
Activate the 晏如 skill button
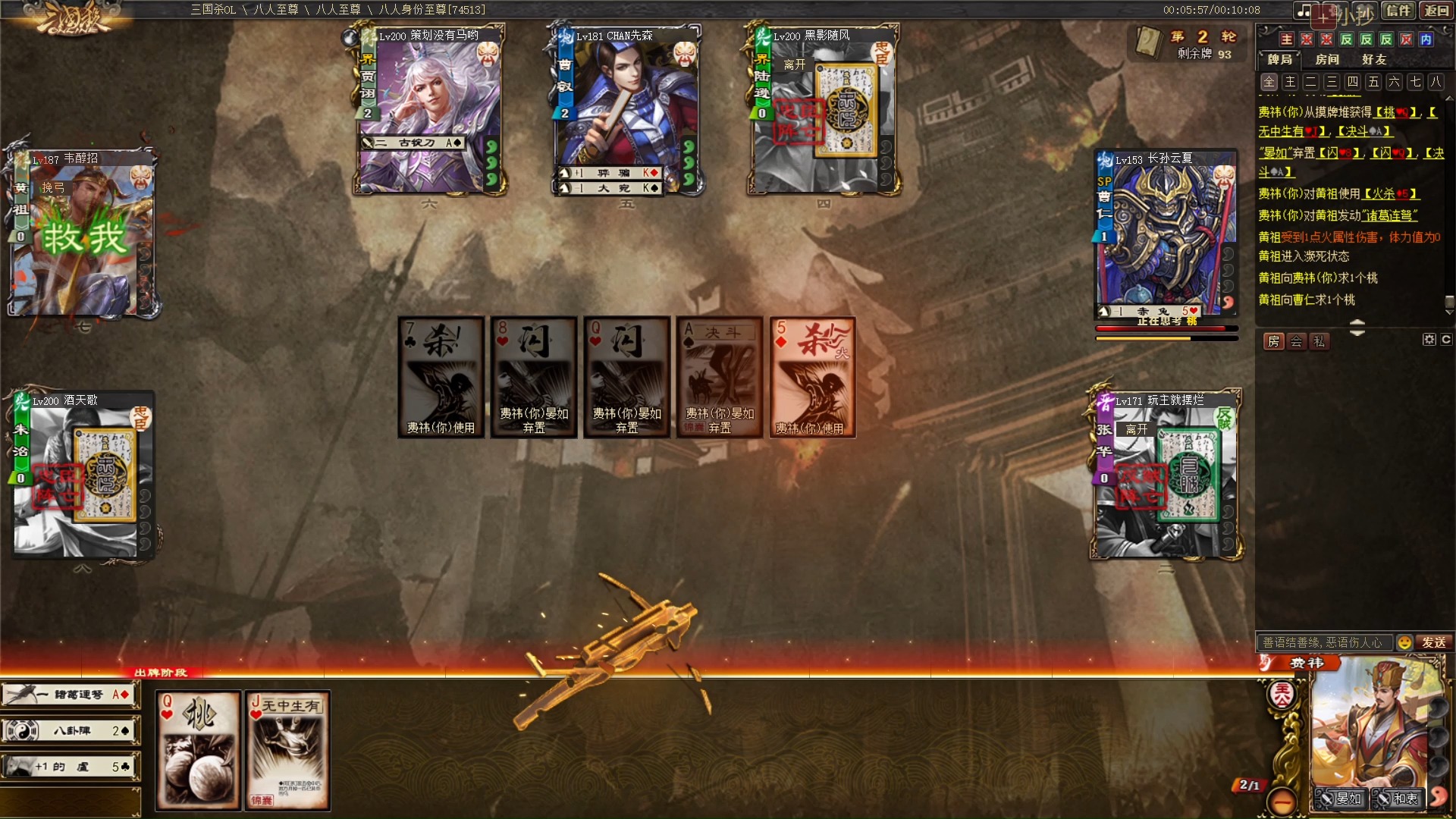click(x=1341, y=799)
